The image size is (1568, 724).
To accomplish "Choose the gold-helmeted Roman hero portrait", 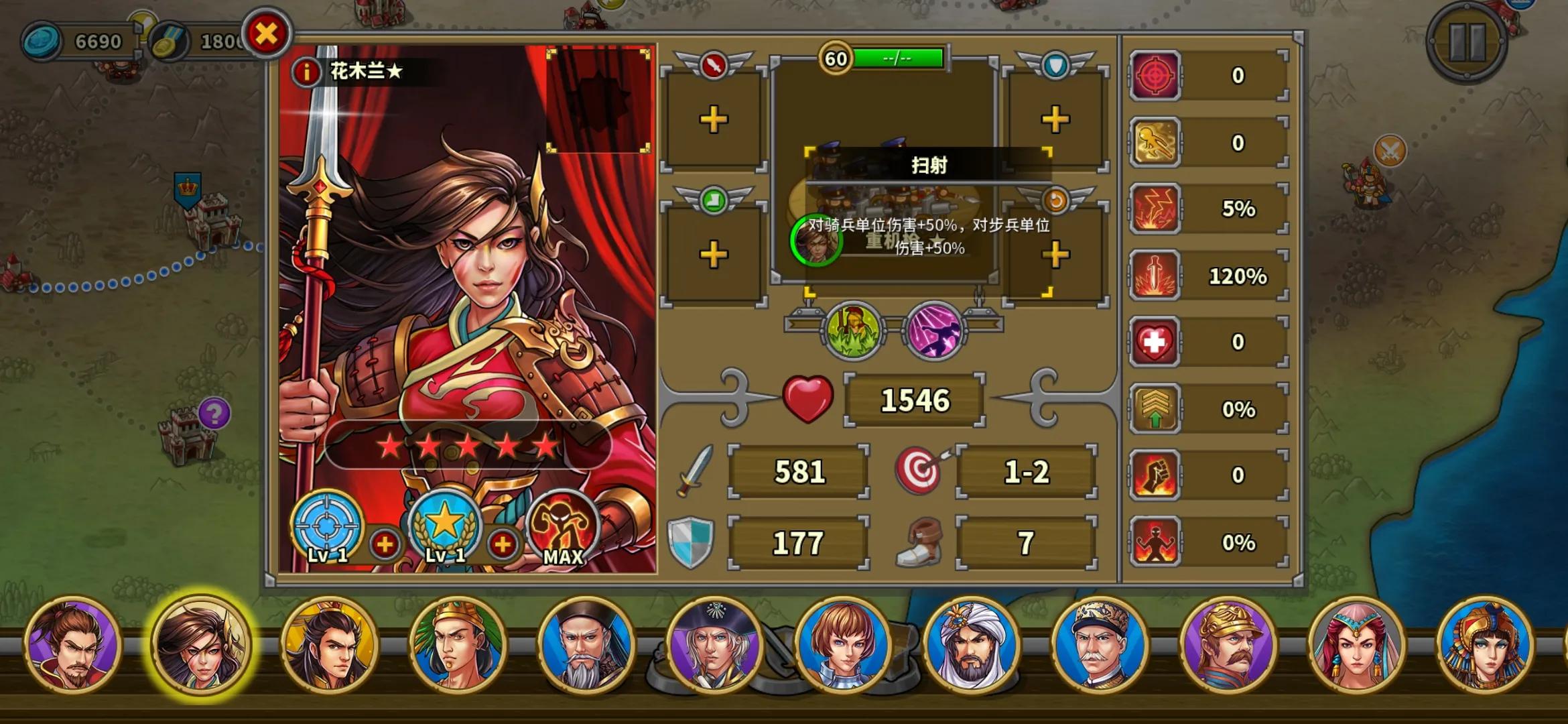I will coord(1228,645).
